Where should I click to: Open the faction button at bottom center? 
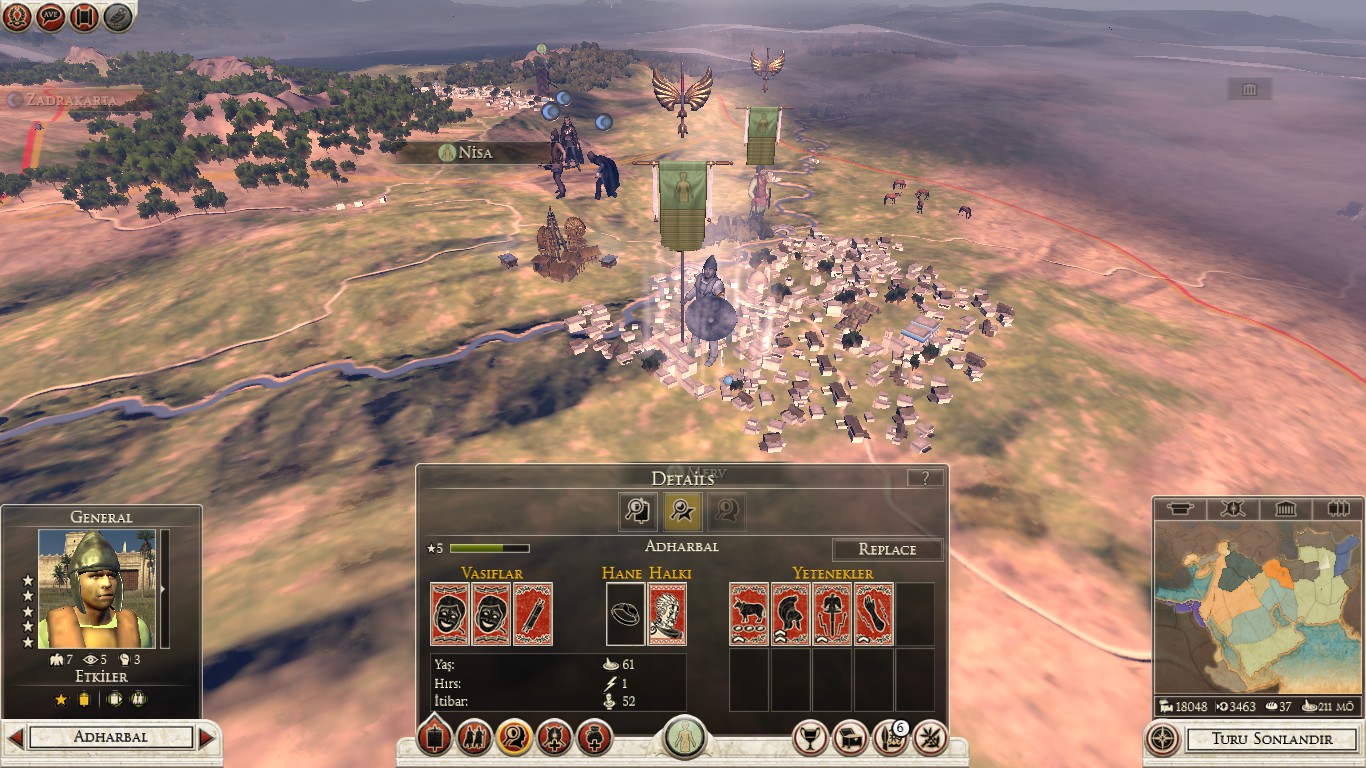(685, 738)
